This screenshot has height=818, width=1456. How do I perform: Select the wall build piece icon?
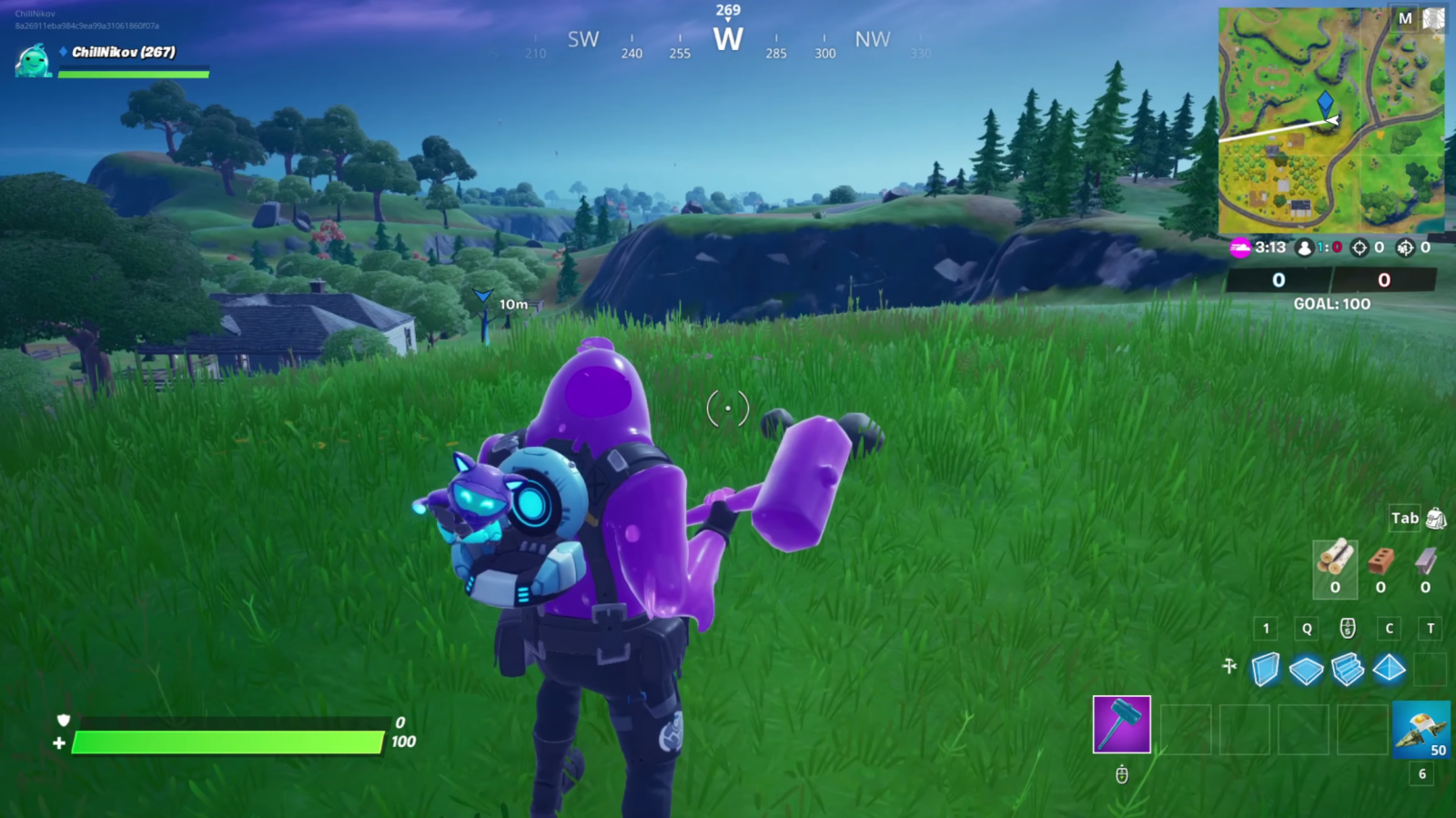coord(1266,669)
